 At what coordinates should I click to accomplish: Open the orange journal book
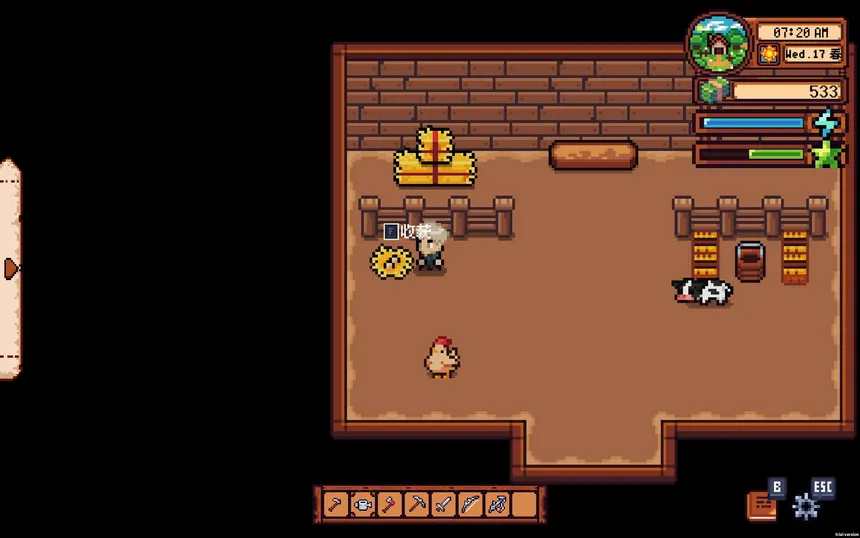pos(761,505)
